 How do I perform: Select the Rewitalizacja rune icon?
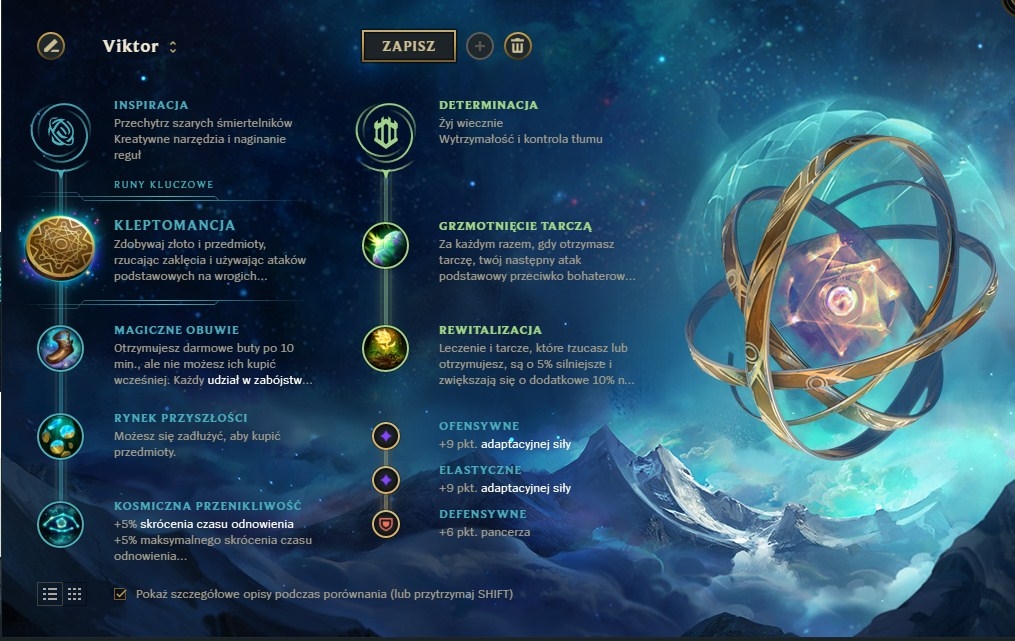coord(385,348)
